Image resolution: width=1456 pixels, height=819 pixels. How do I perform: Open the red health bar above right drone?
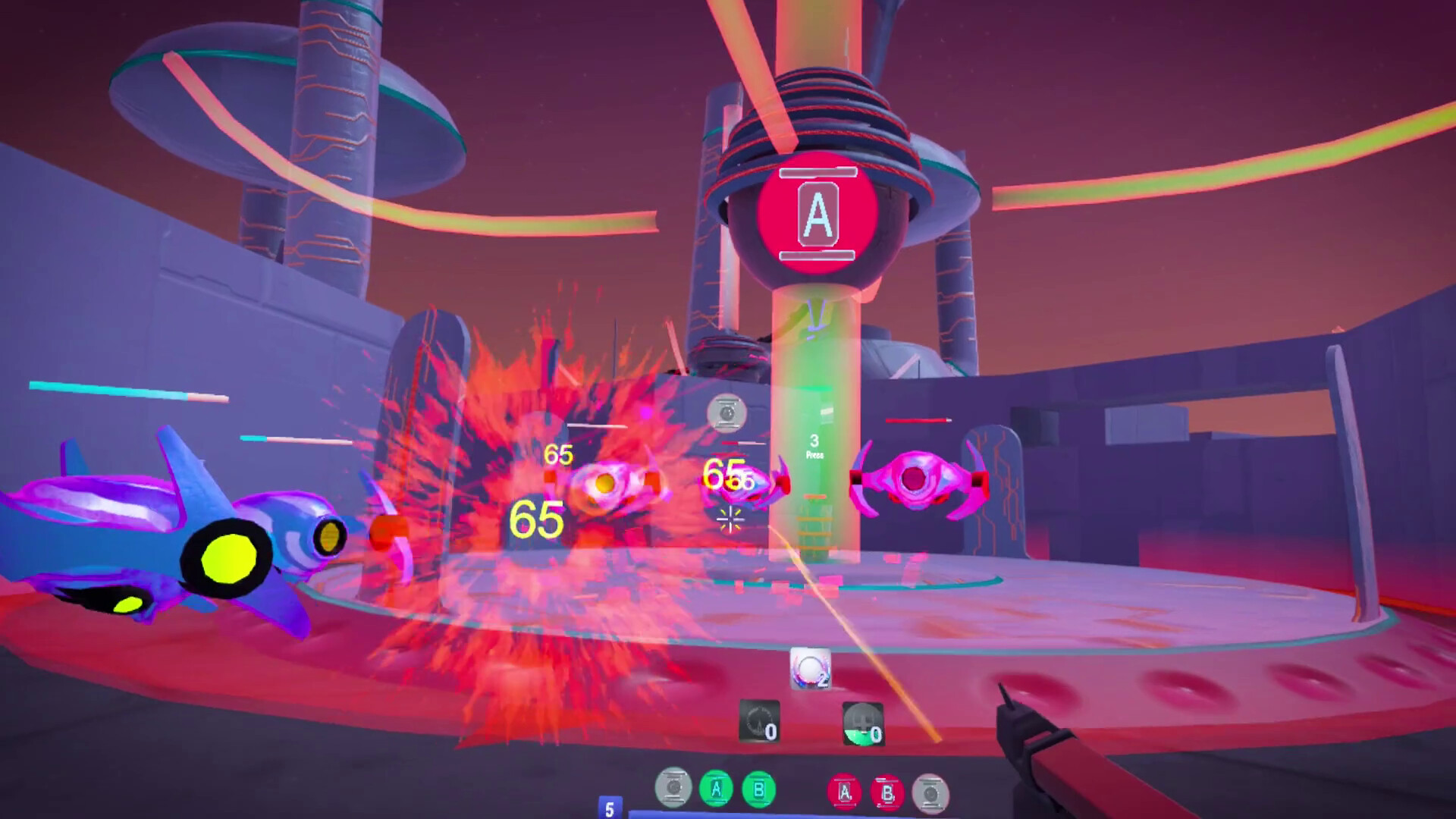click(x=916, y=420)
